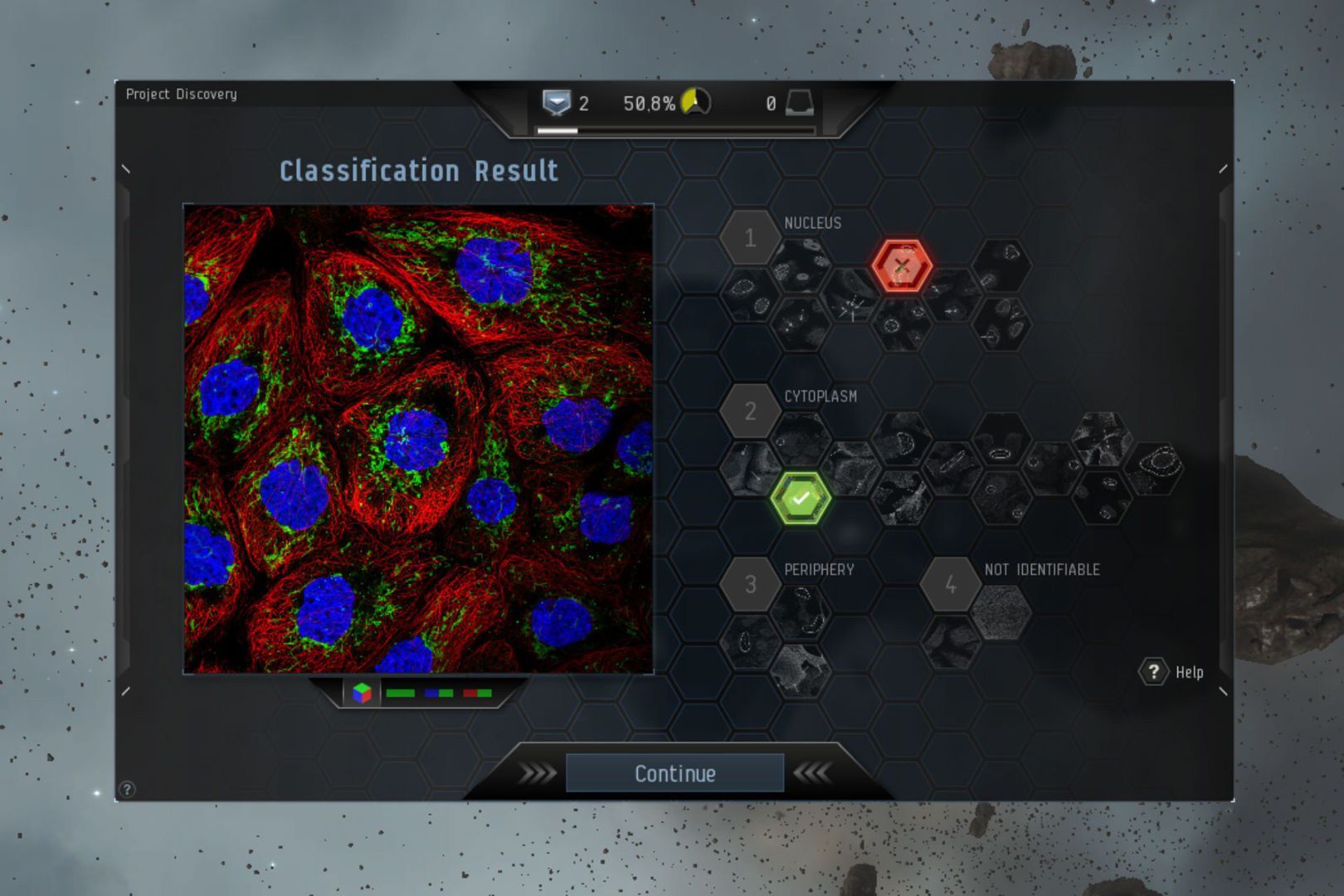Click the small question mark in the window corner
Screen dimensions: 1344x896
click(x=127, y=789)
